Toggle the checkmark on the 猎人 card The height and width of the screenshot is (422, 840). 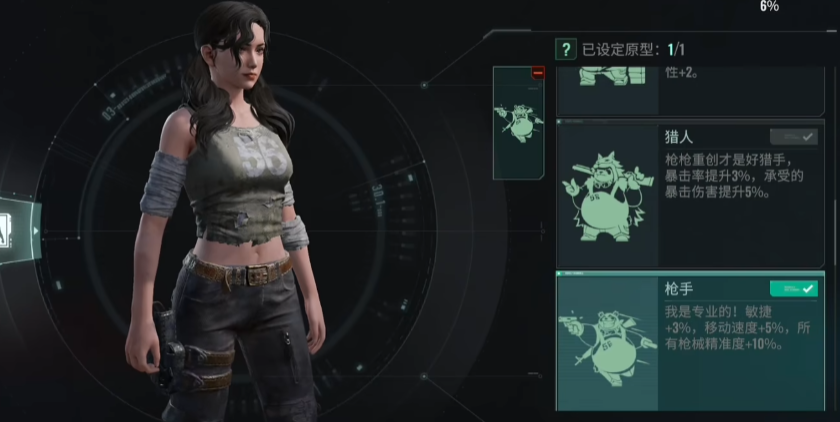tap(793, 137)
